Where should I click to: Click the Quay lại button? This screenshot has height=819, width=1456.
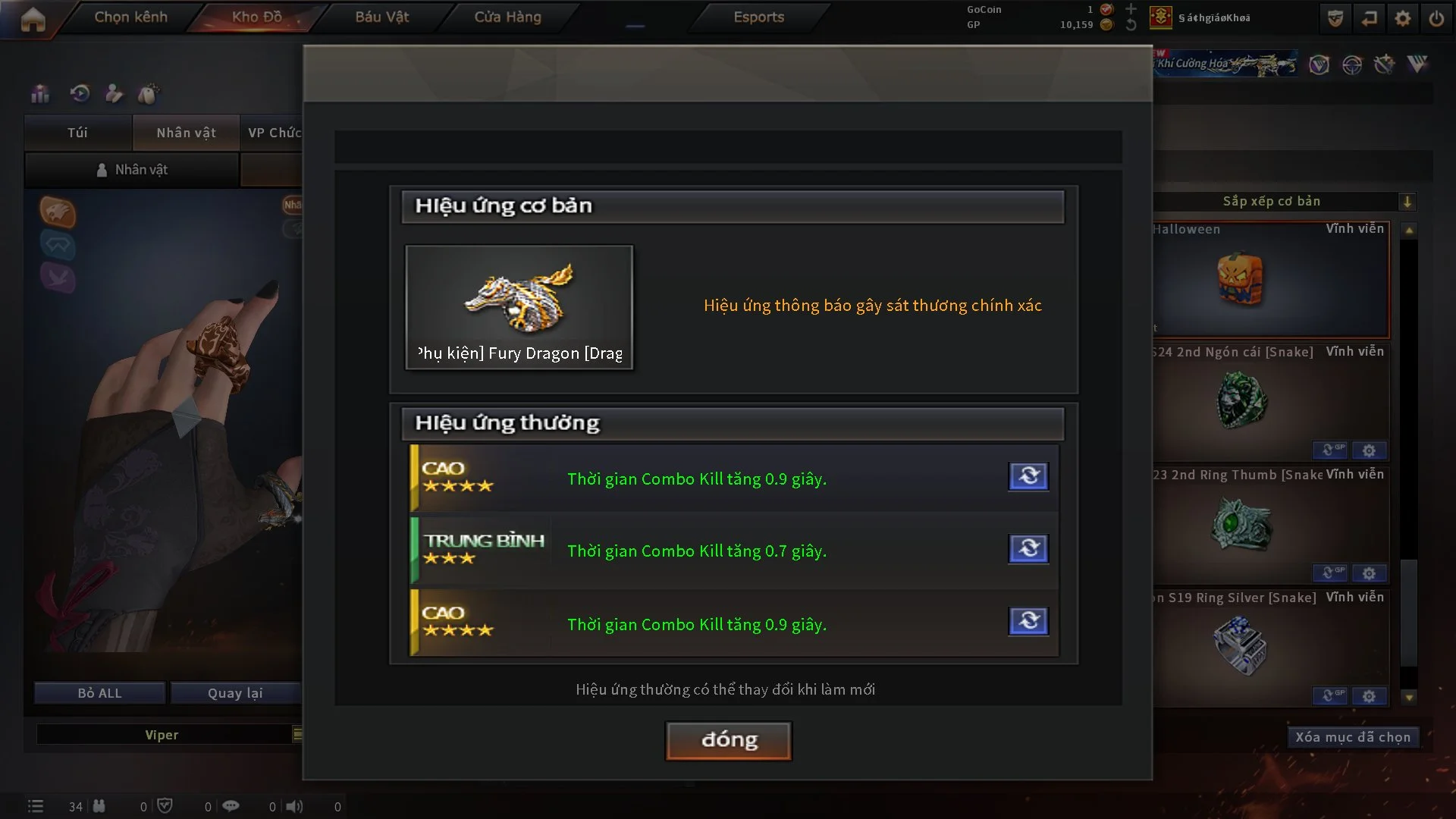coord(235,693)
